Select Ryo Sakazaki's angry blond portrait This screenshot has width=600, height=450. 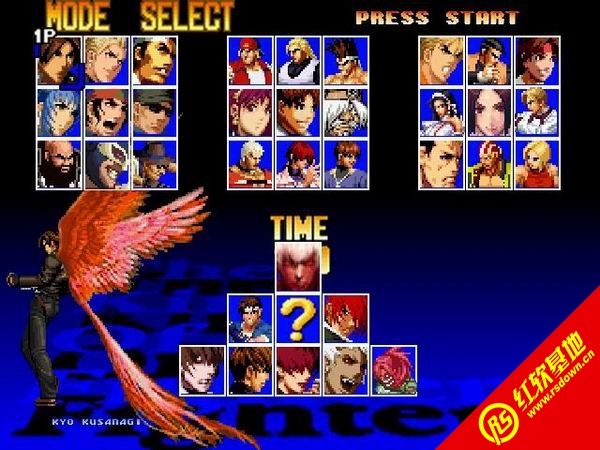pos(441,62)
